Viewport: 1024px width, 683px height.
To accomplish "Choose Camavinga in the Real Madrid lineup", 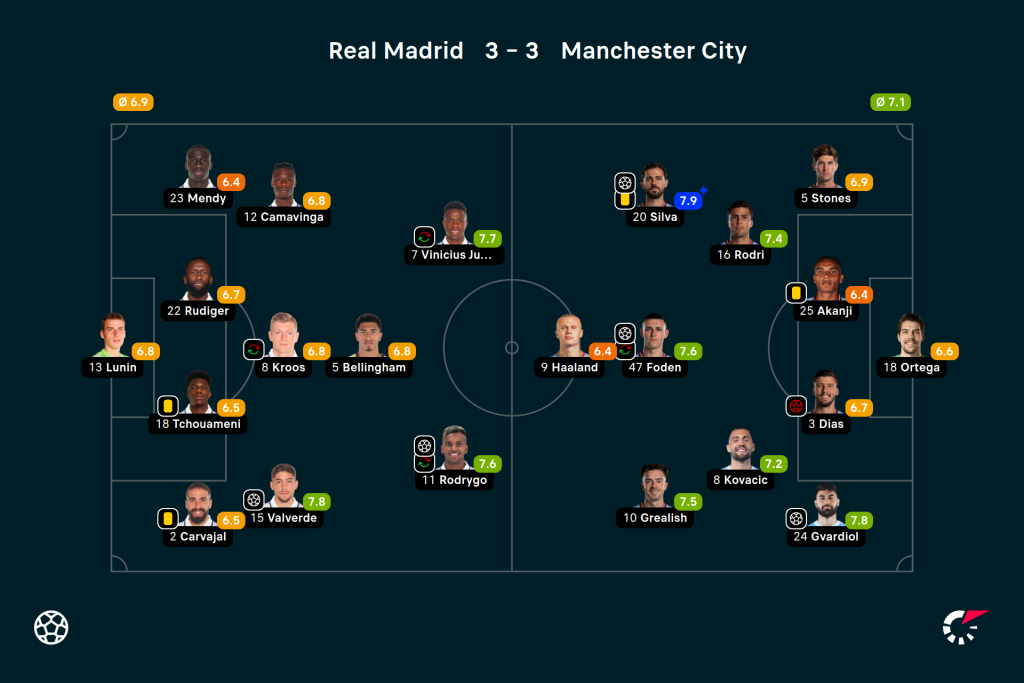I will (x=284, y=186).
